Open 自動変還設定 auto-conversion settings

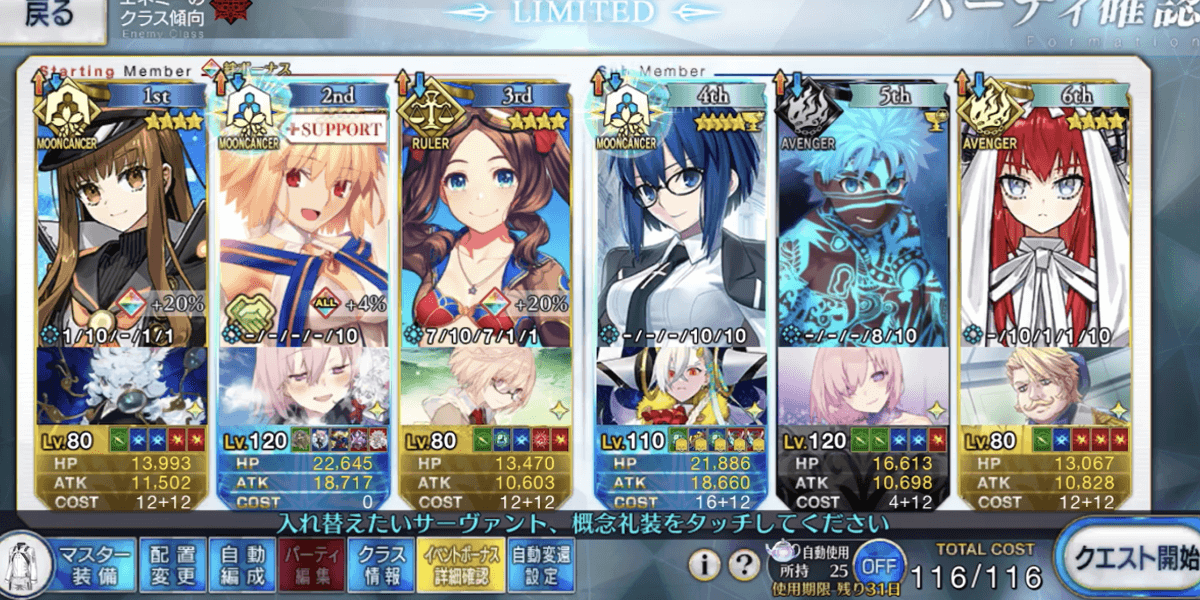click(537, 565)
